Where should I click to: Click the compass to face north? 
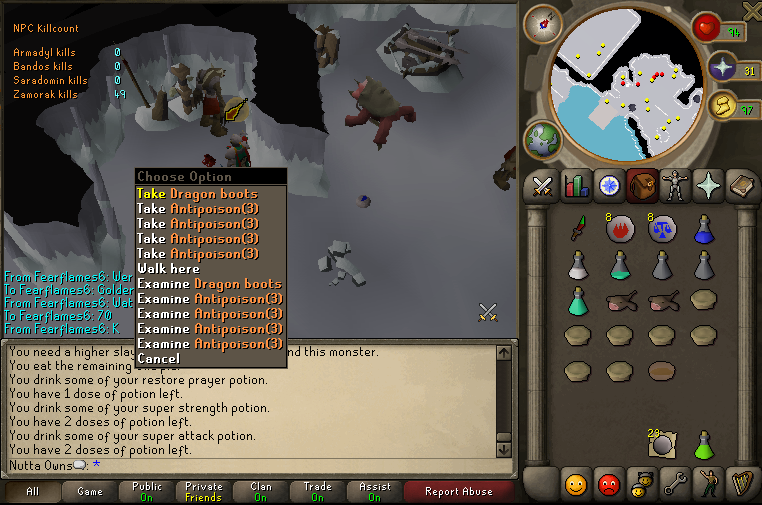[543, 23]
